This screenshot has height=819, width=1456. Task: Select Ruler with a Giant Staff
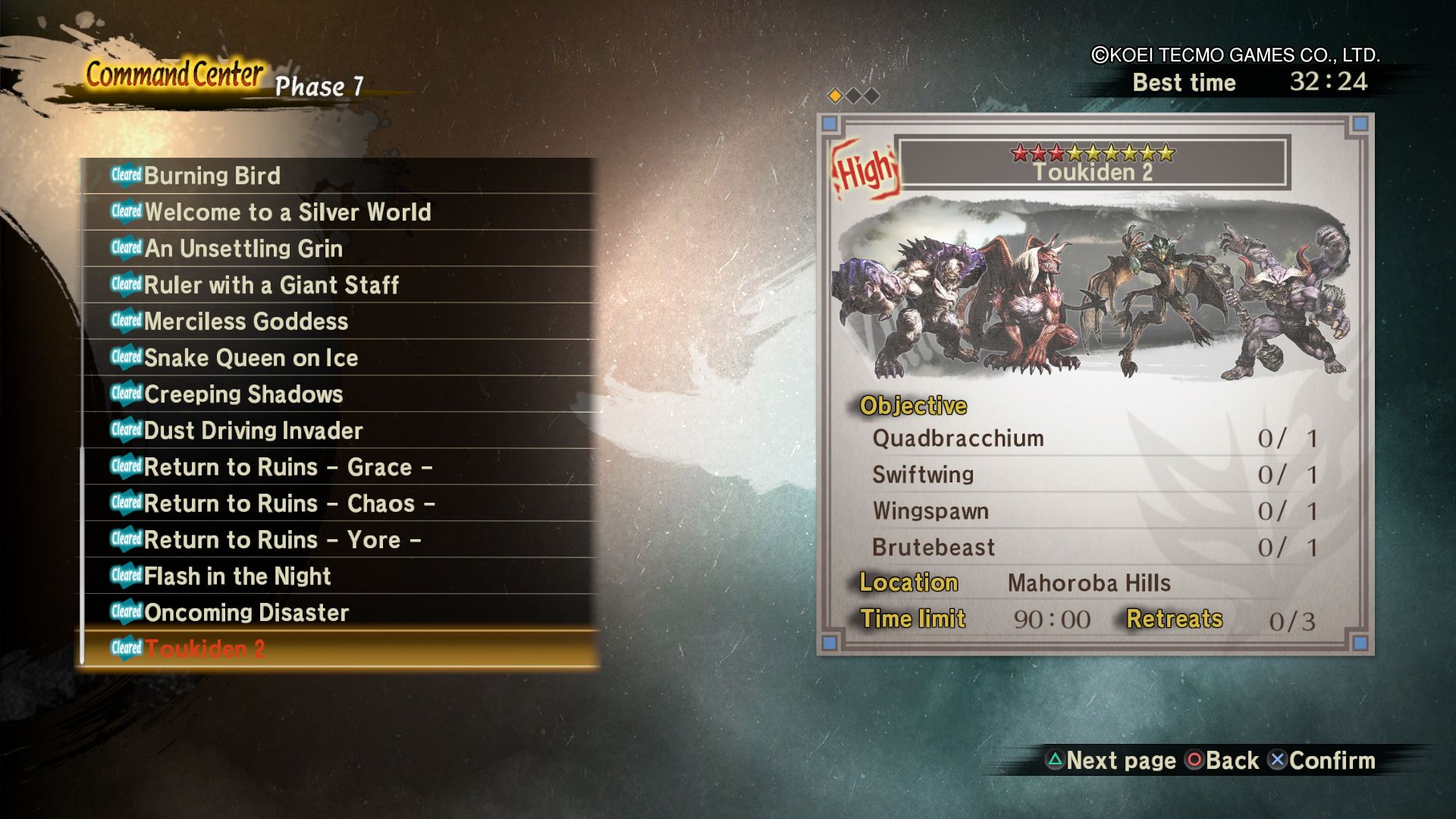tap(271, 285)
